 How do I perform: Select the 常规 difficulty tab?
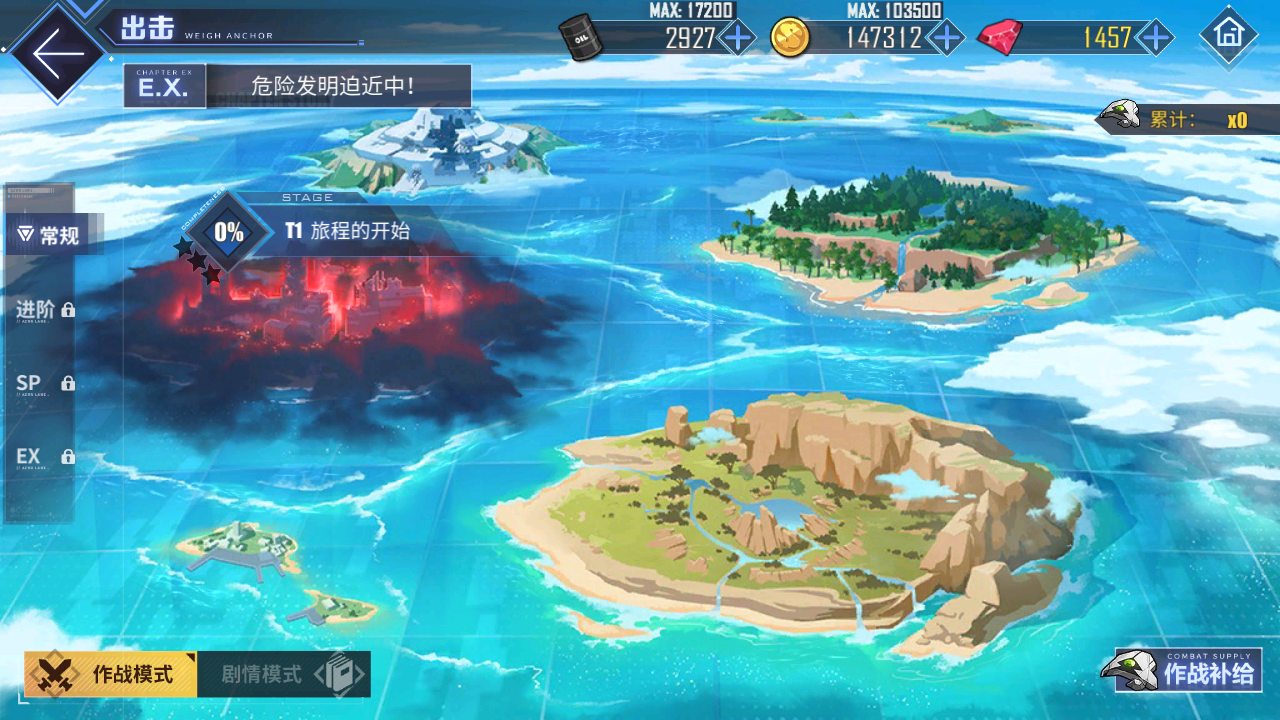point(50,236)
